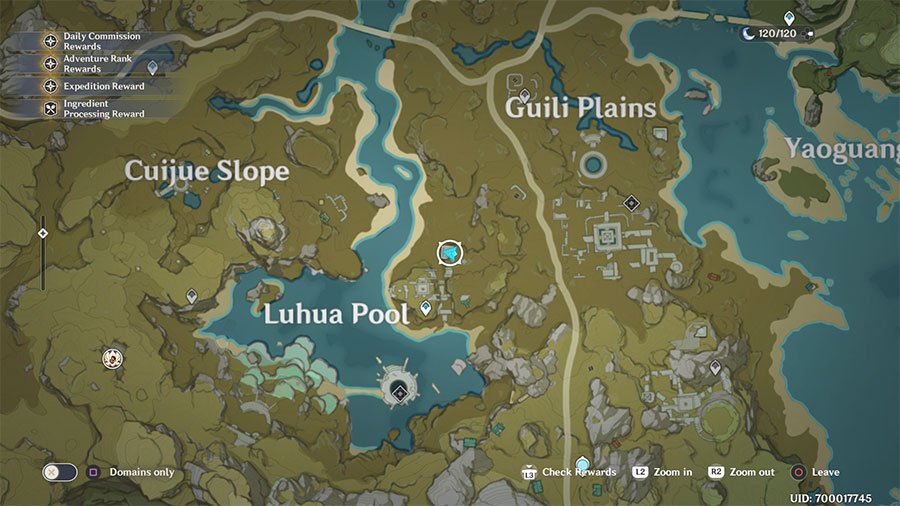Viewport: 900px width, 506px height.
Task: Click the waypoint above the resin counter
Action: click(x=789, y=17)
